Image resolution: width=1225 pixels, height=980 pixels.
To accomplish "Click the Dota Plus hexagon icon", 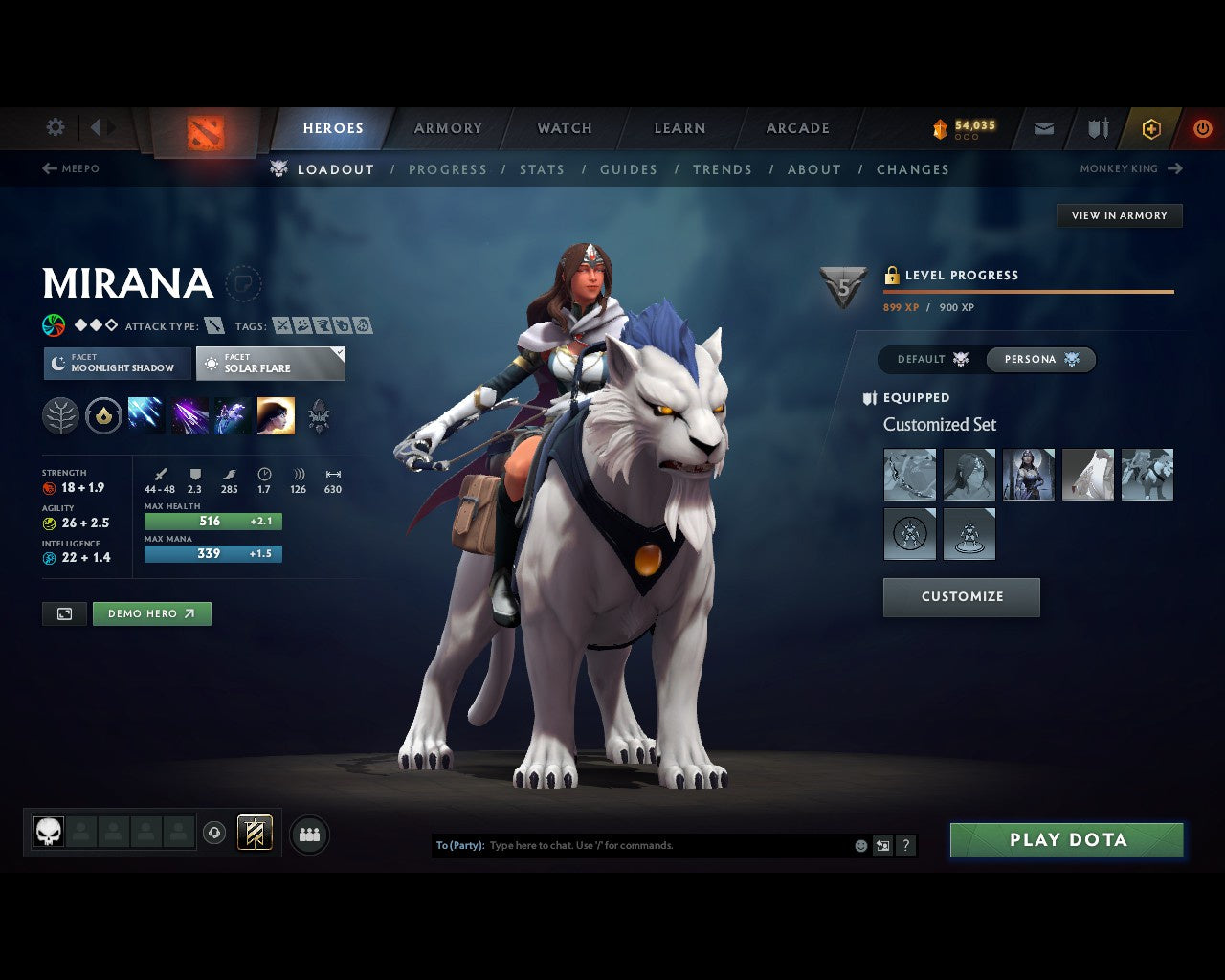I will click(x=1151, y=127).
